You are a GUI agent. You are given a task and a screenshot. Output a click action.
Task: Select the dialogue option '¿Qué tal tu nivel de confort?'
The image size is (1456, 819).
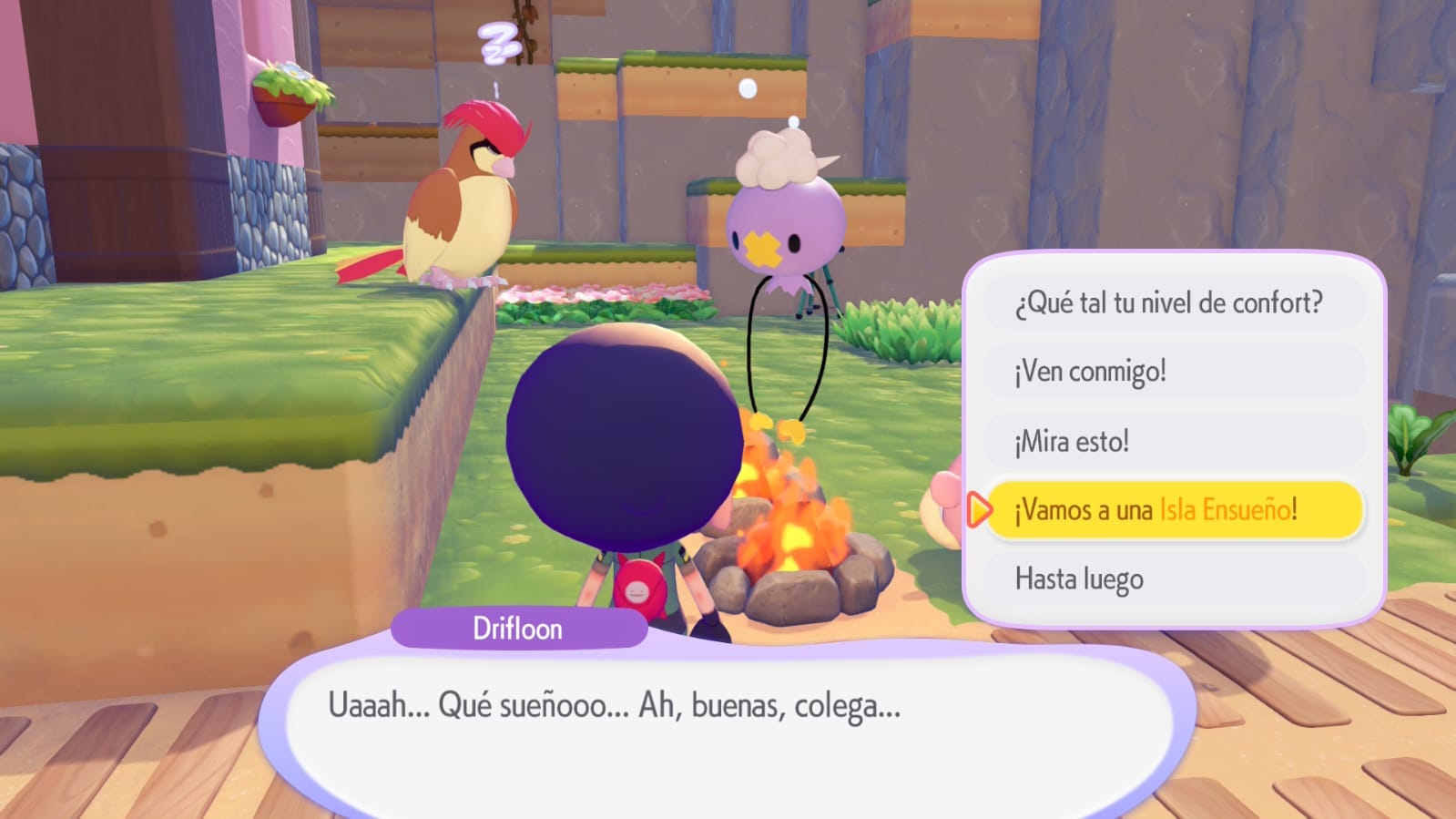[x=1172, y=302]
